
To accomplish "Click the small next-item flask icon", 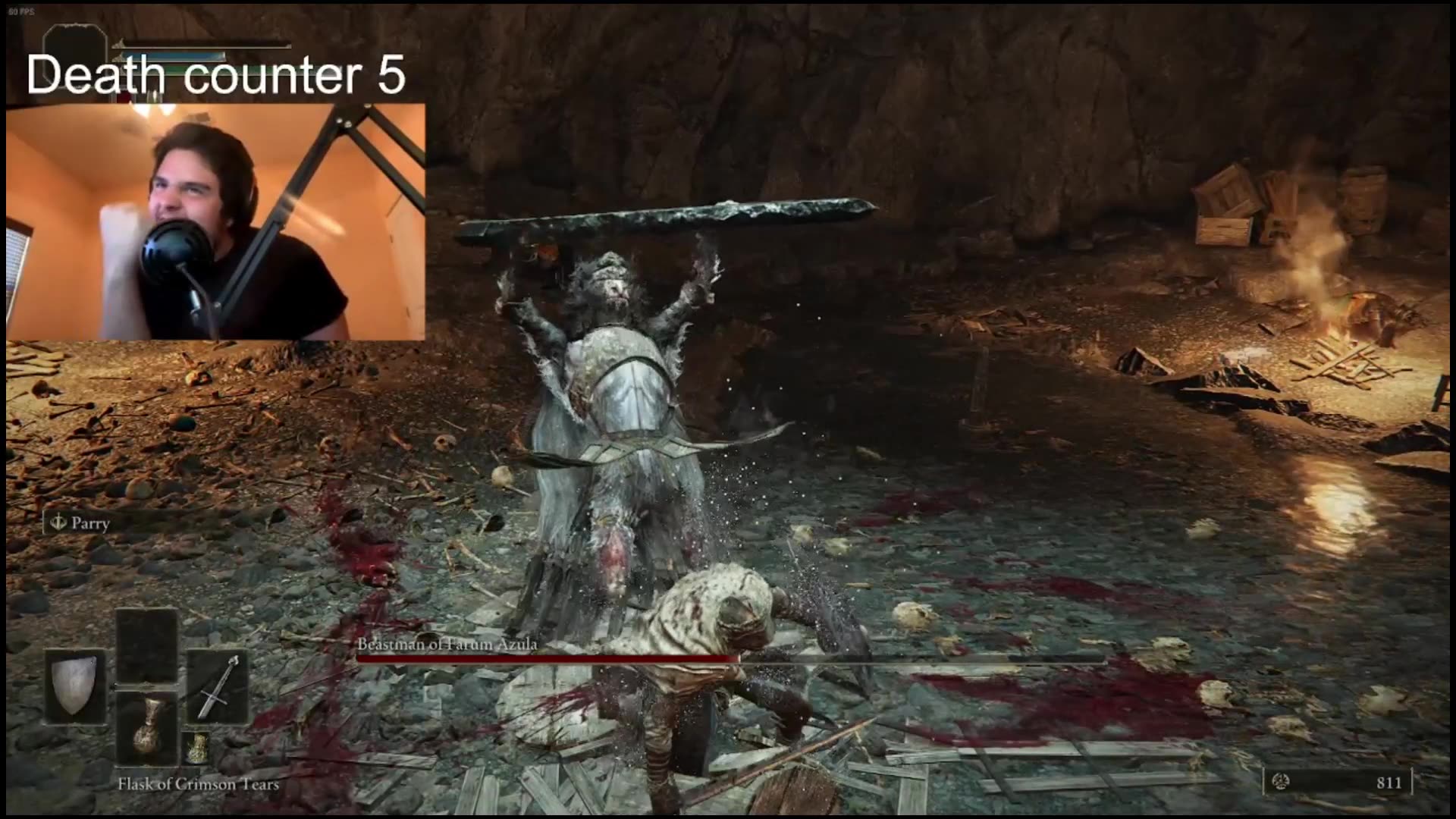I will tap(197, 748).
